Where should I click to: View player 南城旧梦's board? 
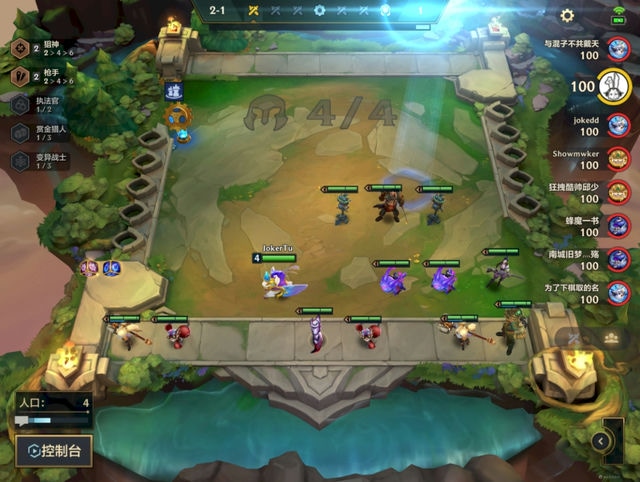point(618,260)
